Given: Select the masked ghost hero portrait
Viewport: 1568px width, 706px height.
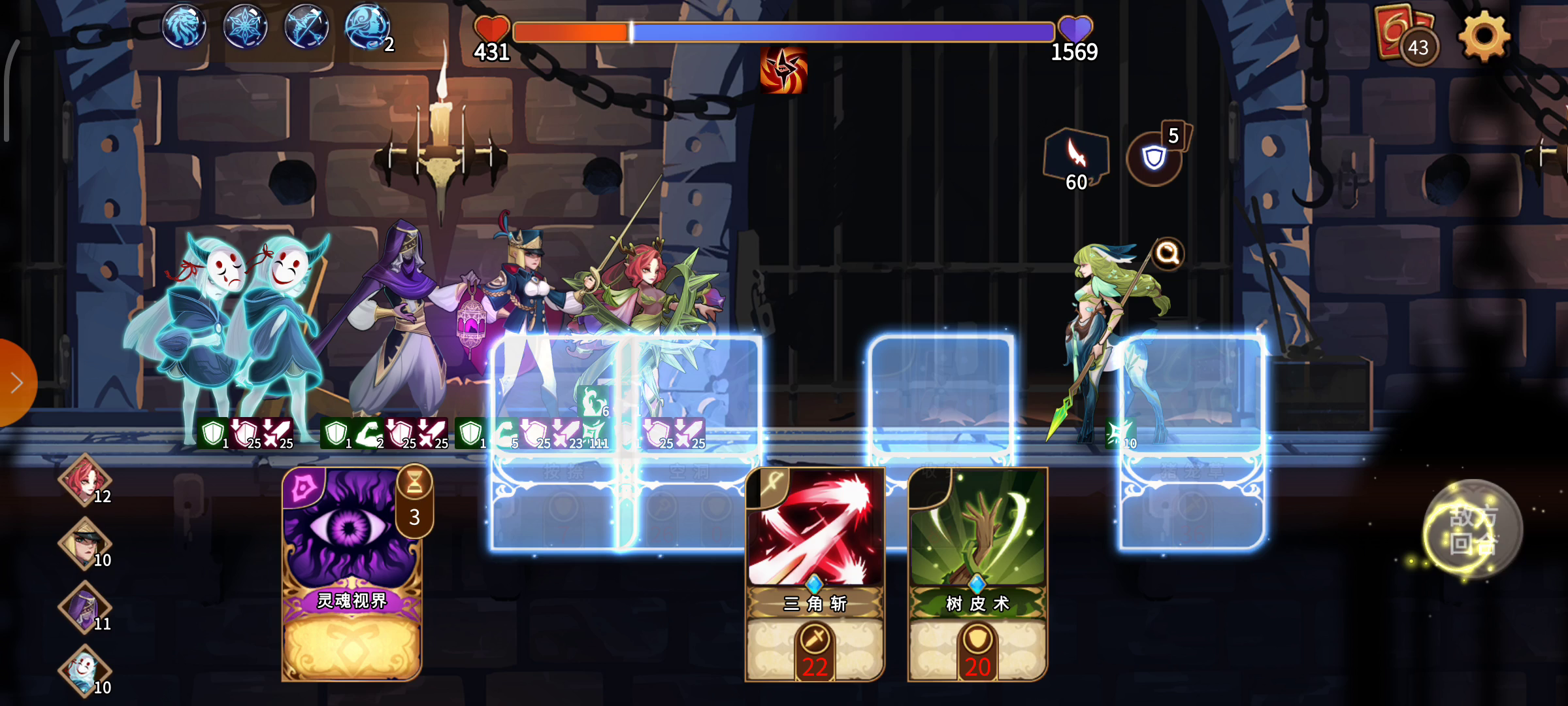Looking at the screenshot, I should (85, 670).
